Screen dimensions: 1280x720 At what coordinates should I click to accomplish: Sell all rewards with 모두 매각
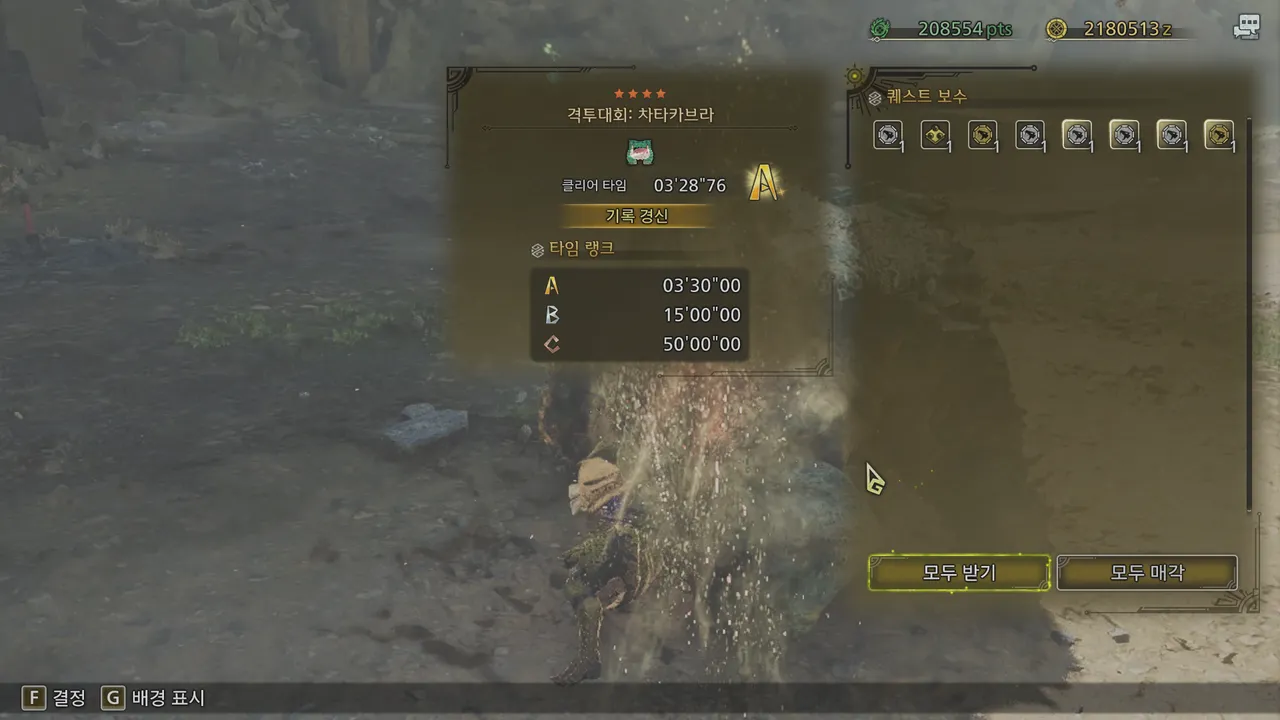point(1147,573)
